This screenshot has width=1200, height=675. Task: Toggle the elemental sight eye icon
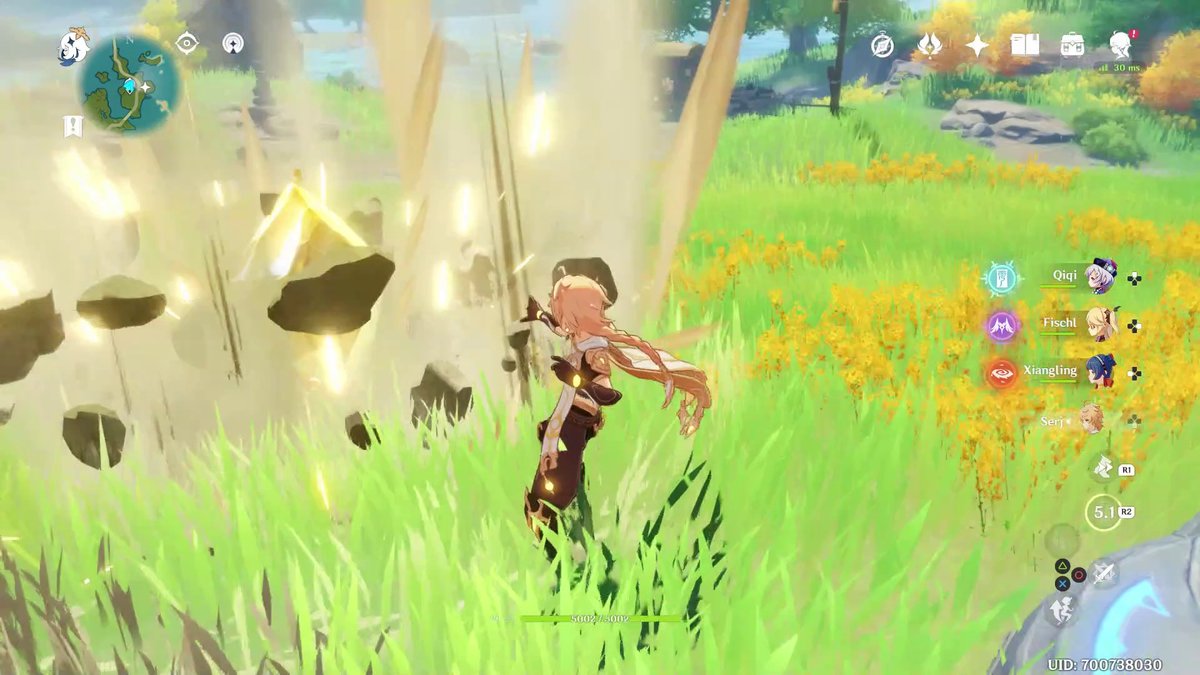click(x=187, y=43)
